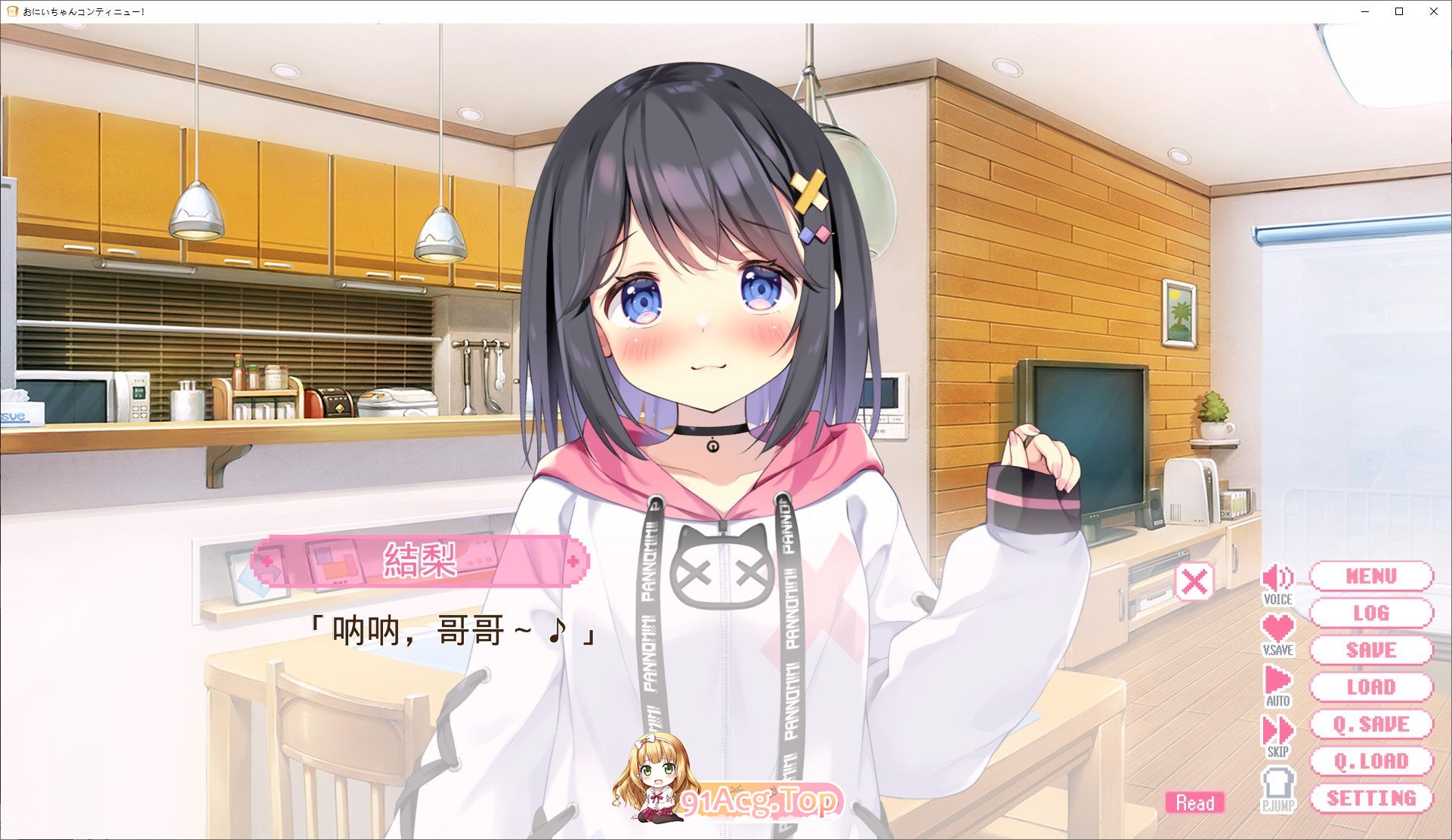Open the MENU screen
1452x840 pixels.
click(1373, 576)
